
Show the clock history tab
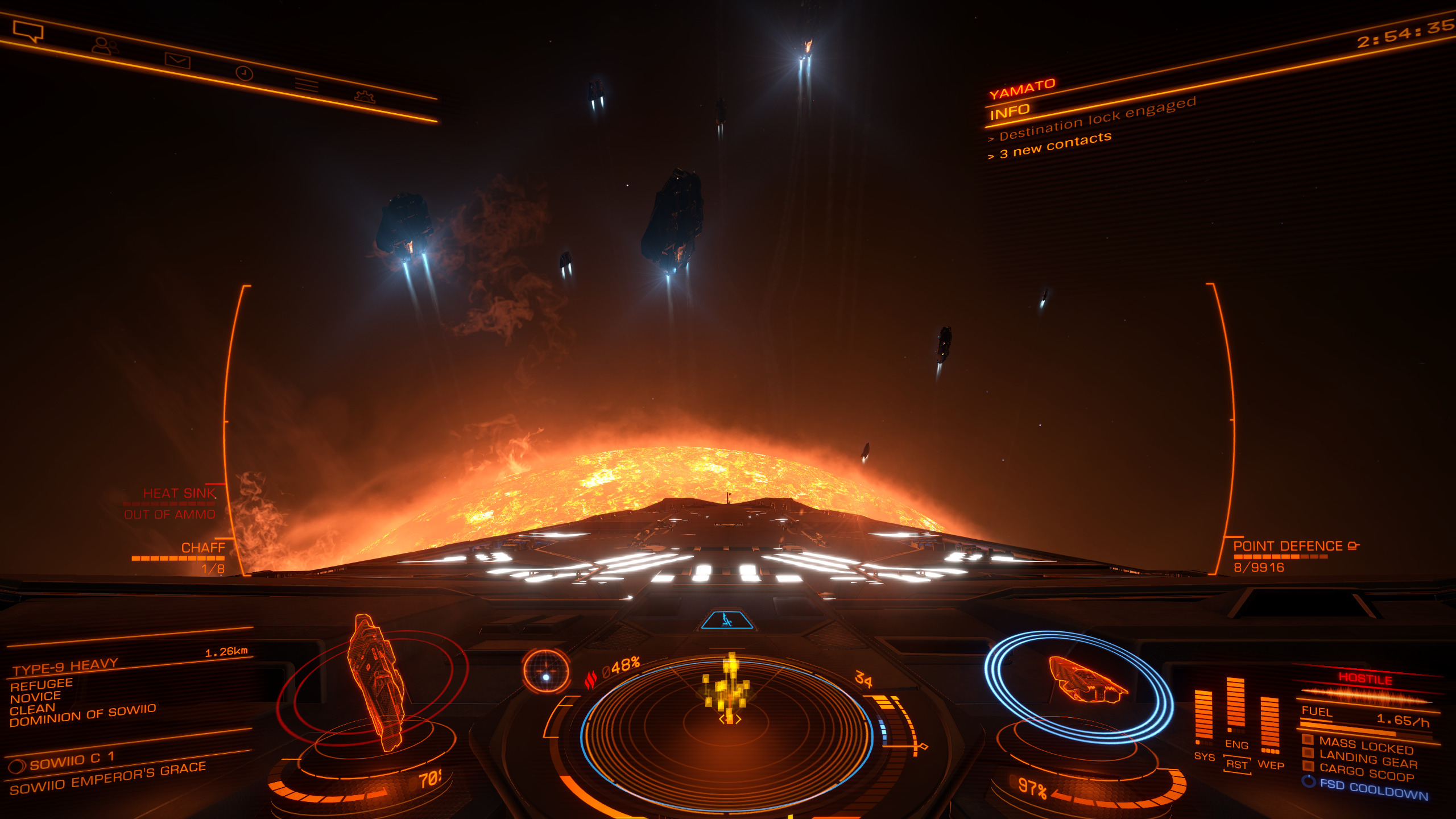(x=244, y=73)
